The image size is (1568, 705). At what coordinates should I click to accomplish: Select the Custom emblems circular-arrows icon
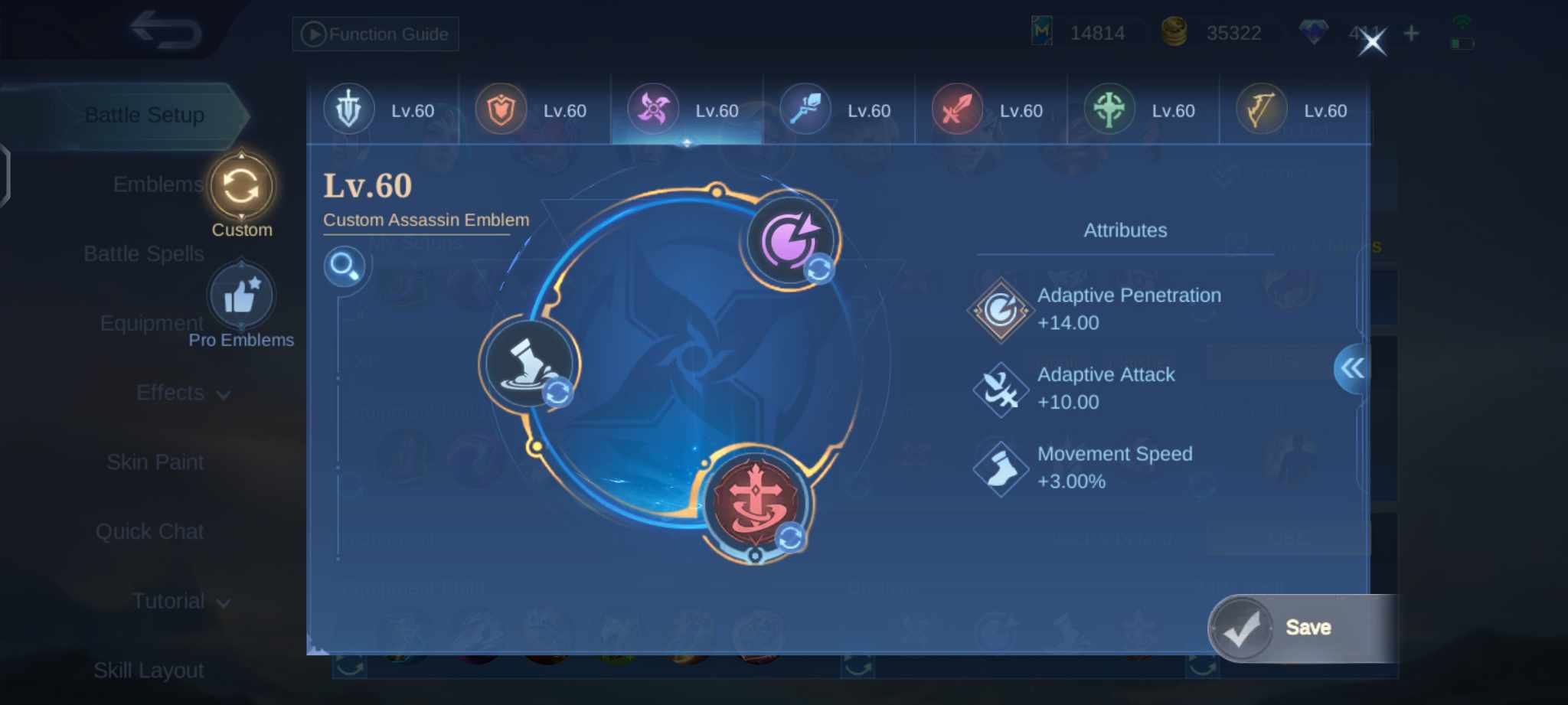[242, 186]
